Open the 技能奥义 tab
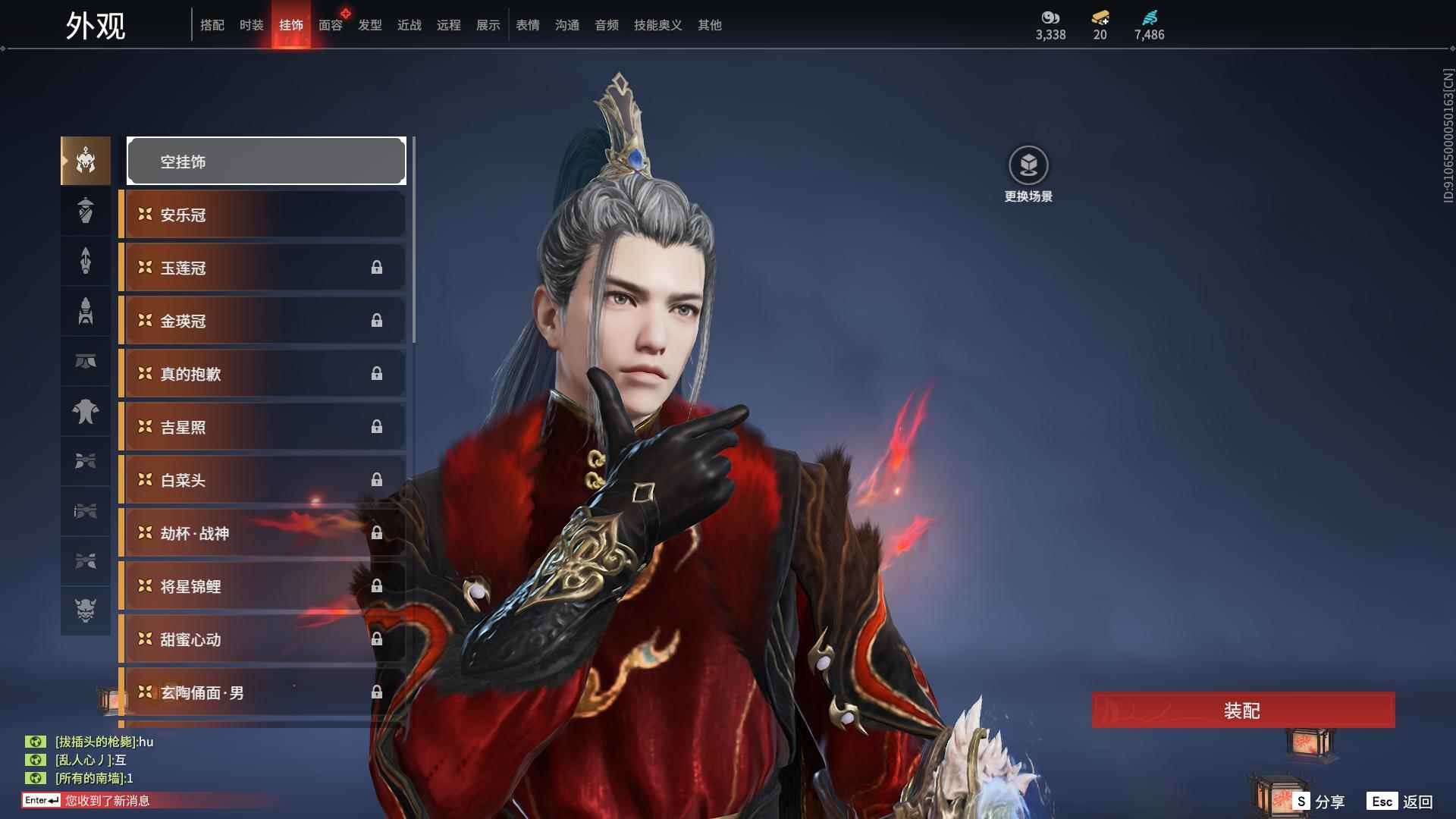1456x819 pixels. coord(657,25)
